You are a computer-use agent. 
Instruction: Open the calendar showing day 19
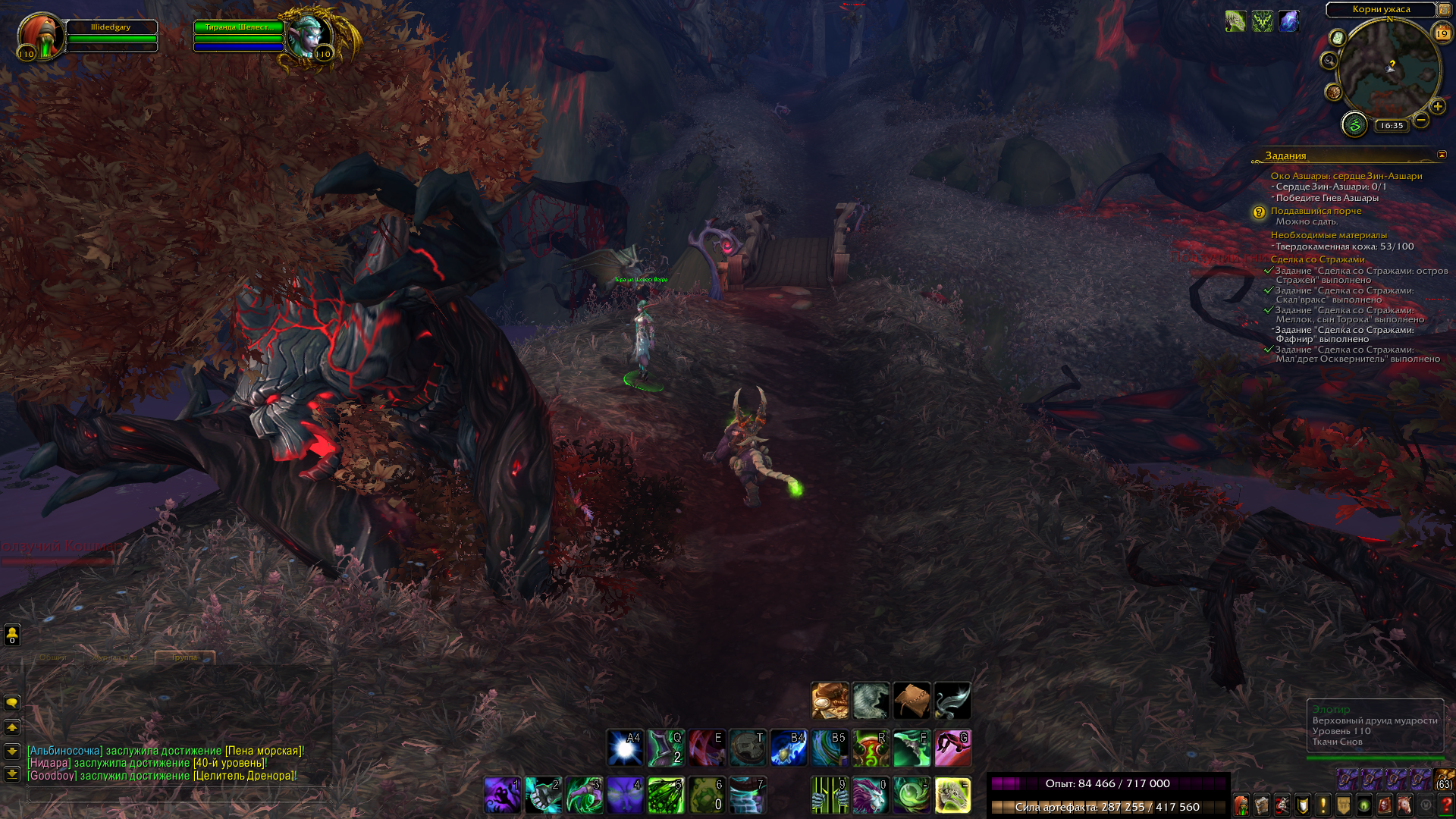[x=1442, y=33]
